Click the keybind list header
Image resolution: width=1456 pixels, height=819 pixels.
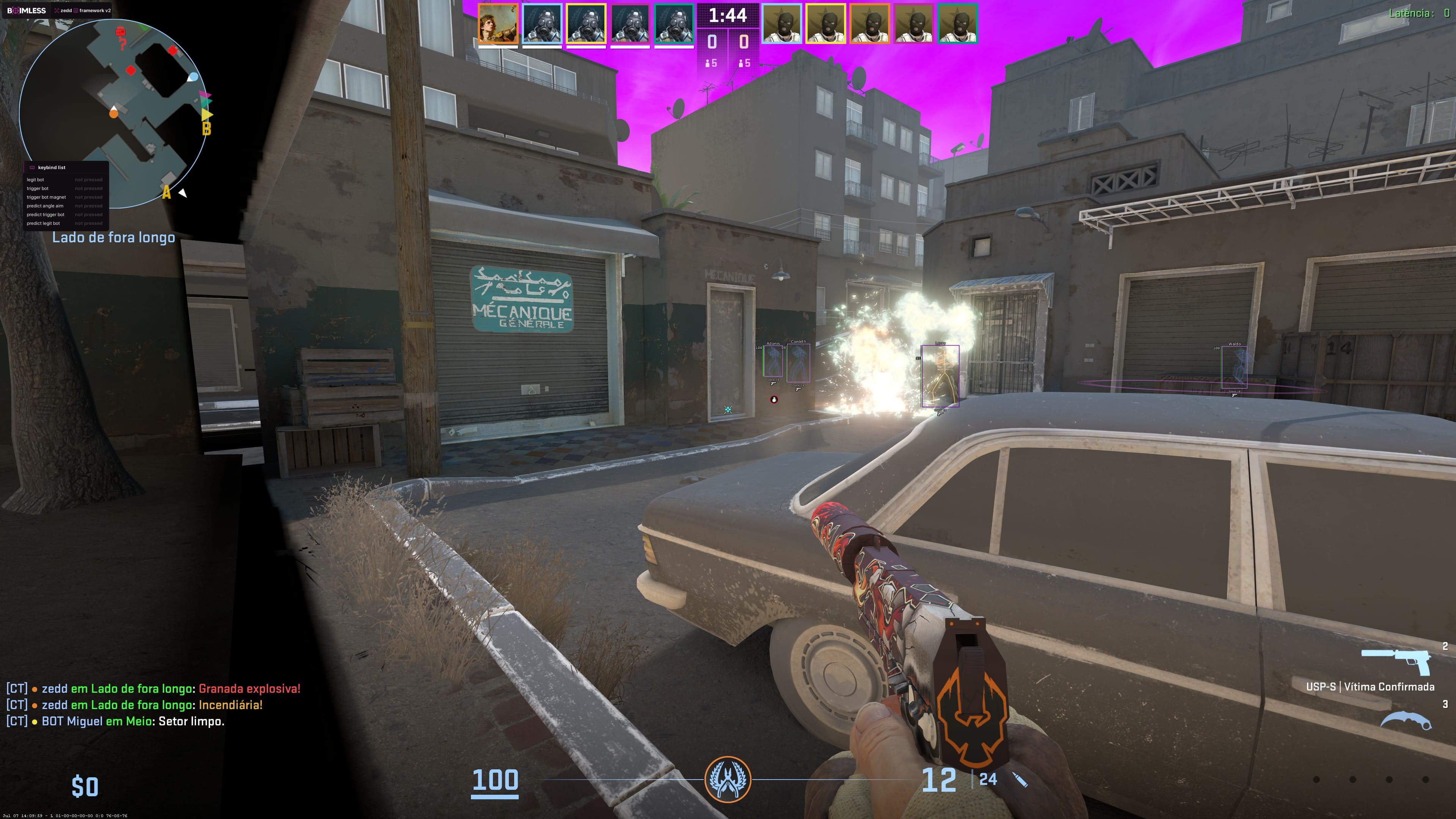[x=52, y=167]
